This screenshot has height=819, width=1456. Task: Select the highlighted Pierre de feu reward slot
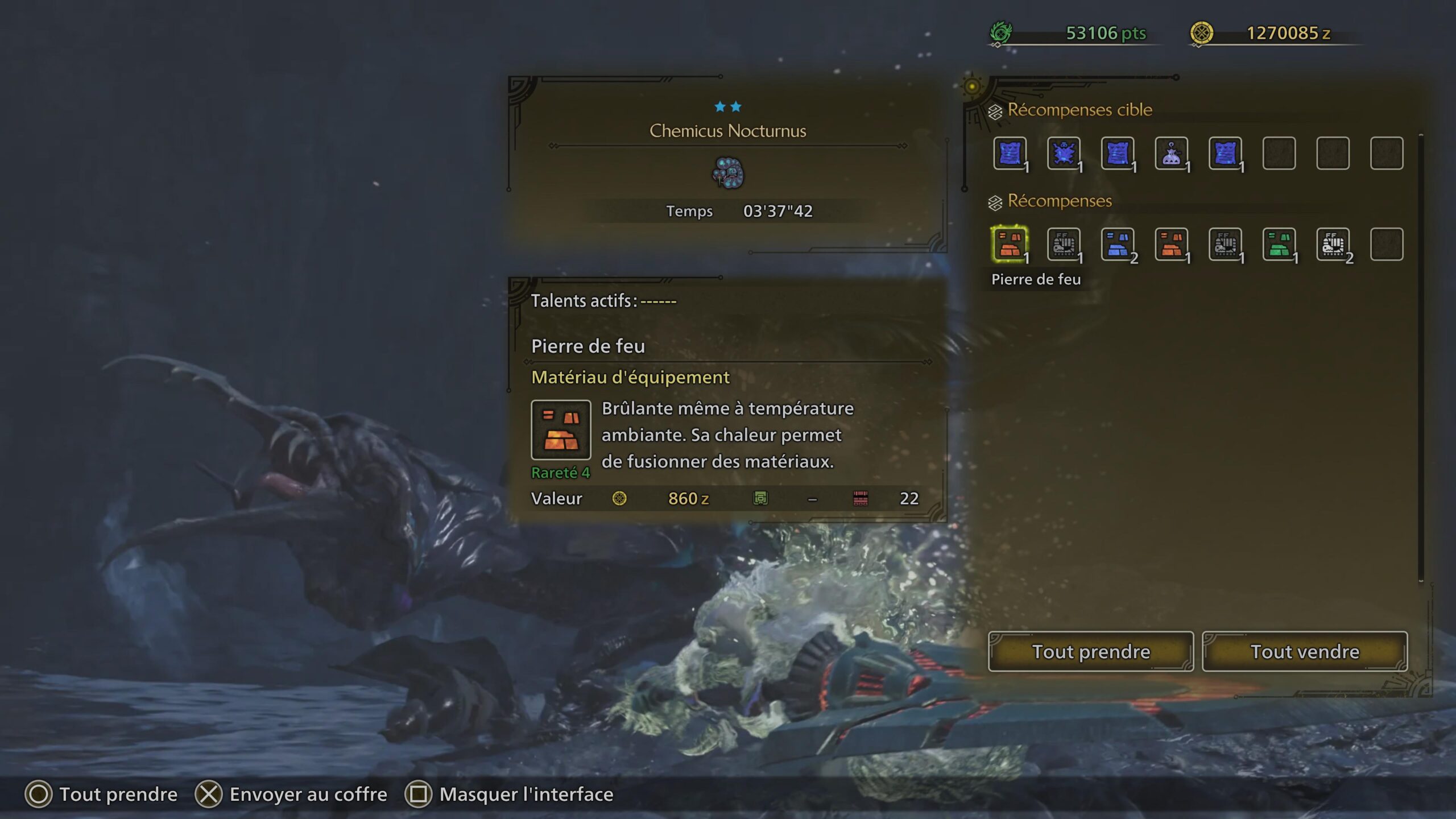click(x=1010, y=245)
